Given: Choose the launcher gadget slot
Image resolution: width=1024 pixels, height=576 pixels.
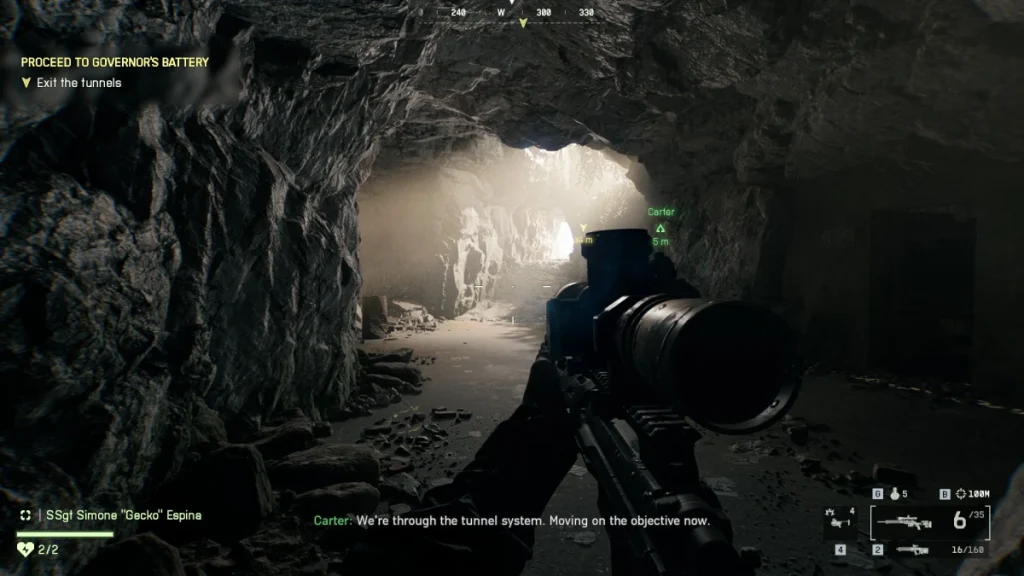Looking at the screenshot, I should point(838,522).
